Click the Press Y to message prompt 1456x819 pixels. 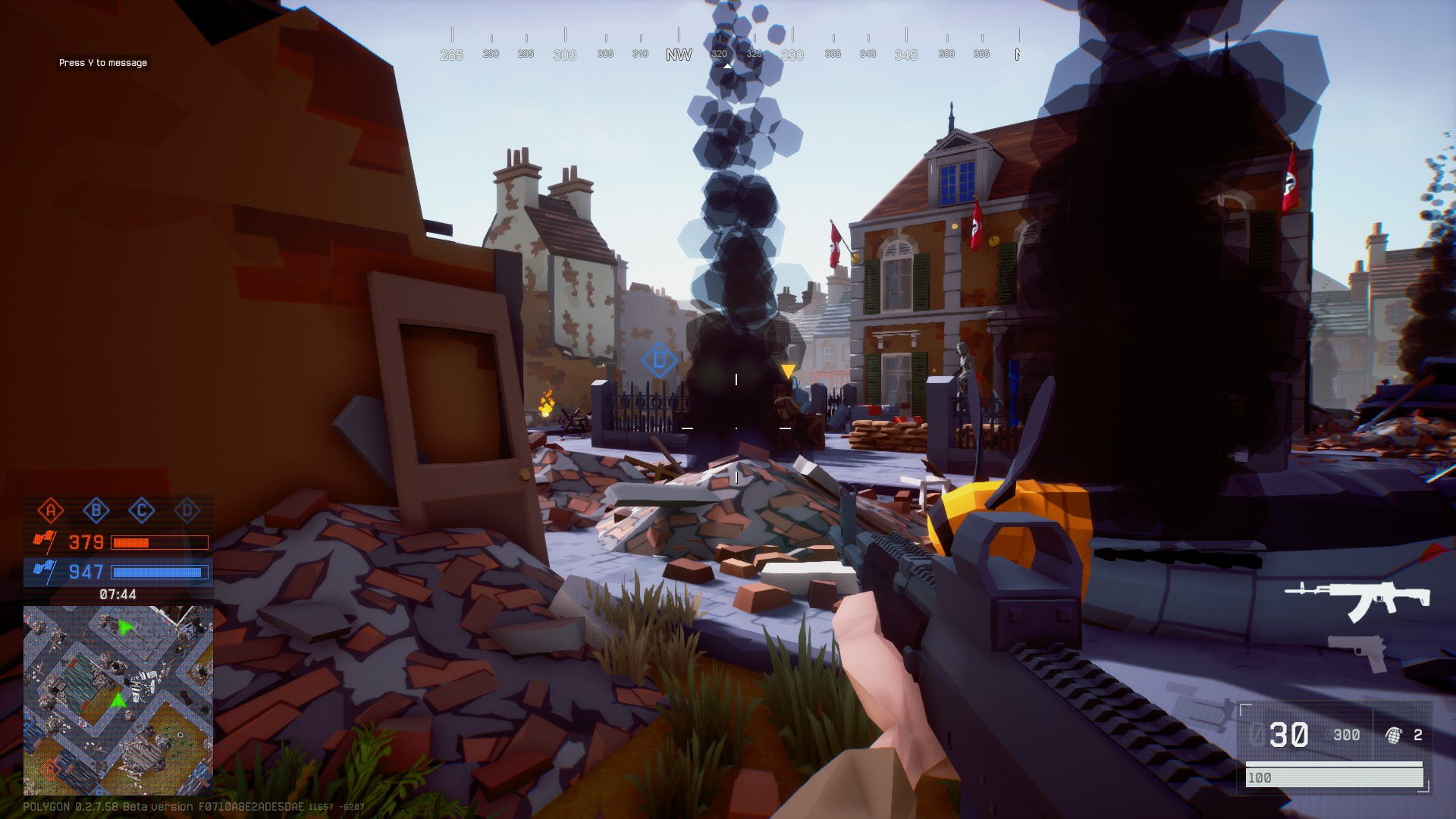click(x=102, y=63)
